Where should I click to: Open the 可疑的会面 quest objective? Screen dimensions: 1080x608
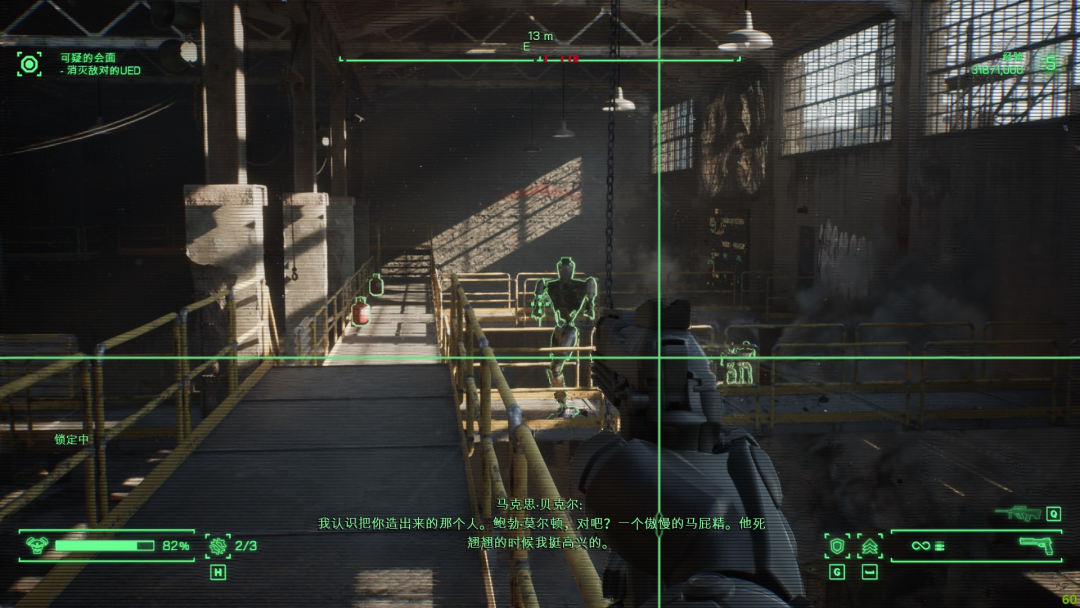click(87, 58)
